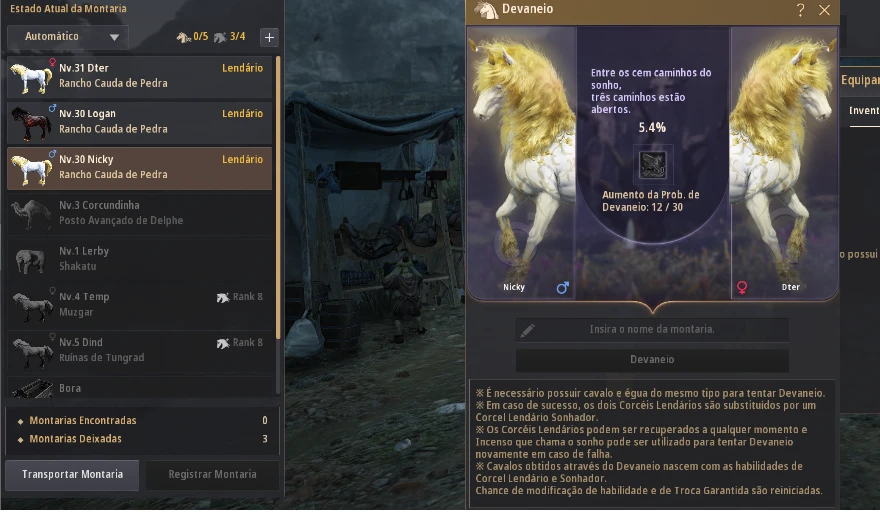The height and width of the screenshot is (512, 880).
Task: Select the Nv.3 Corcundinha camel row
Action: (x=140, y=213)
